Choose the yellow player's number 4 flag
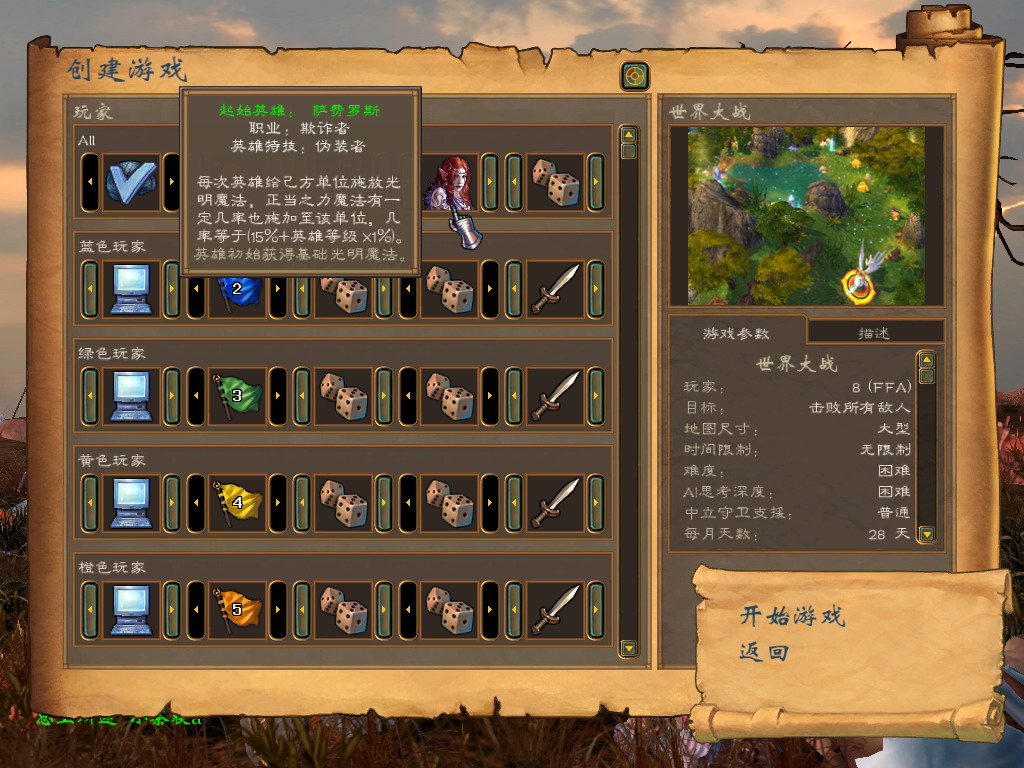Screen dimensions: 1024x768 click(238, 501)
